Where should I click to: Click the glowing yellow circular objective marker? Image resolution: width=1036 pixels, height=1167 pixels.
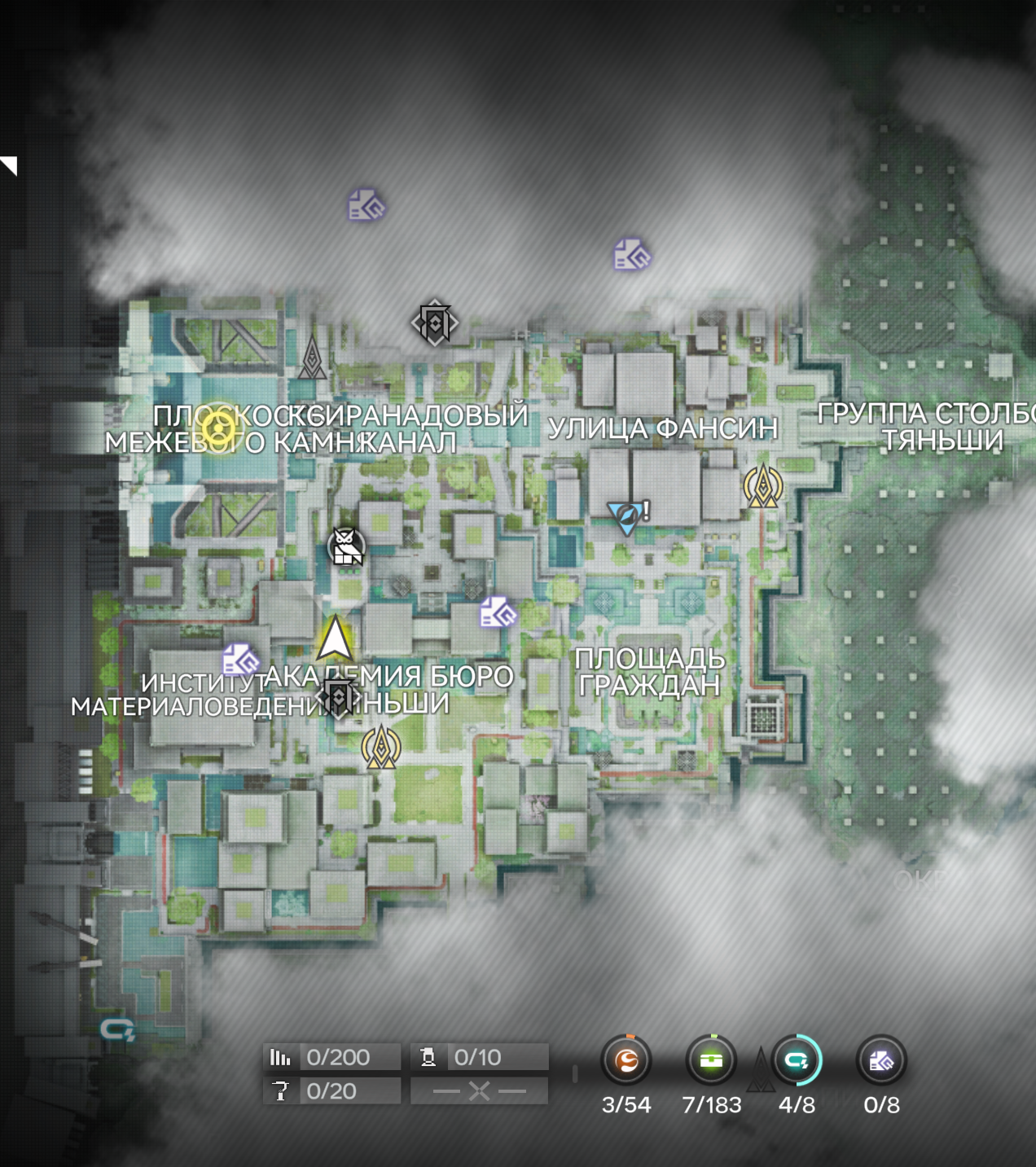pyautogui.click(x=218, y=428)
